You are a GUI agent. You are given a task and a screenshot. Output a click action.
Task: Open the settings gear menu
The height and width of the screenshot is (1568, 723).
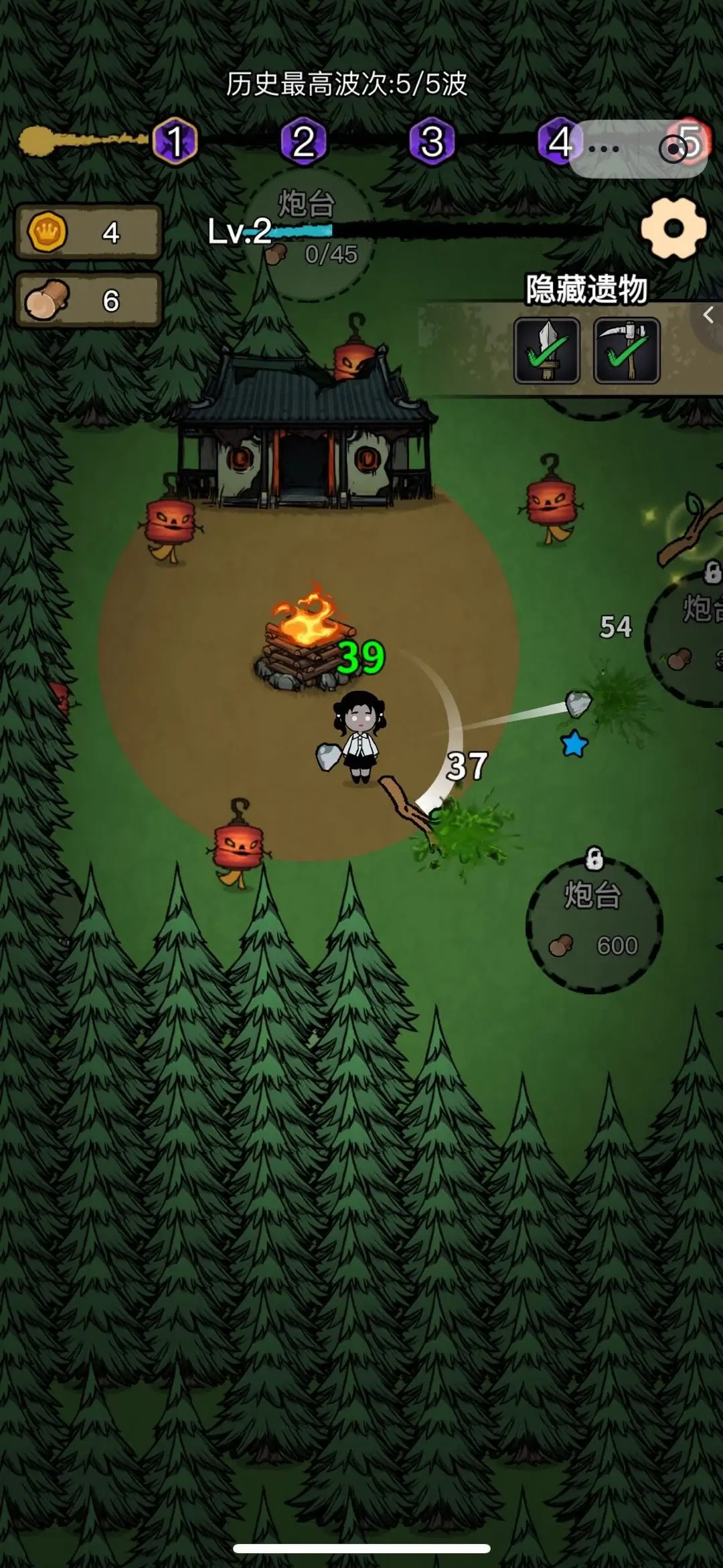point(673,228)
